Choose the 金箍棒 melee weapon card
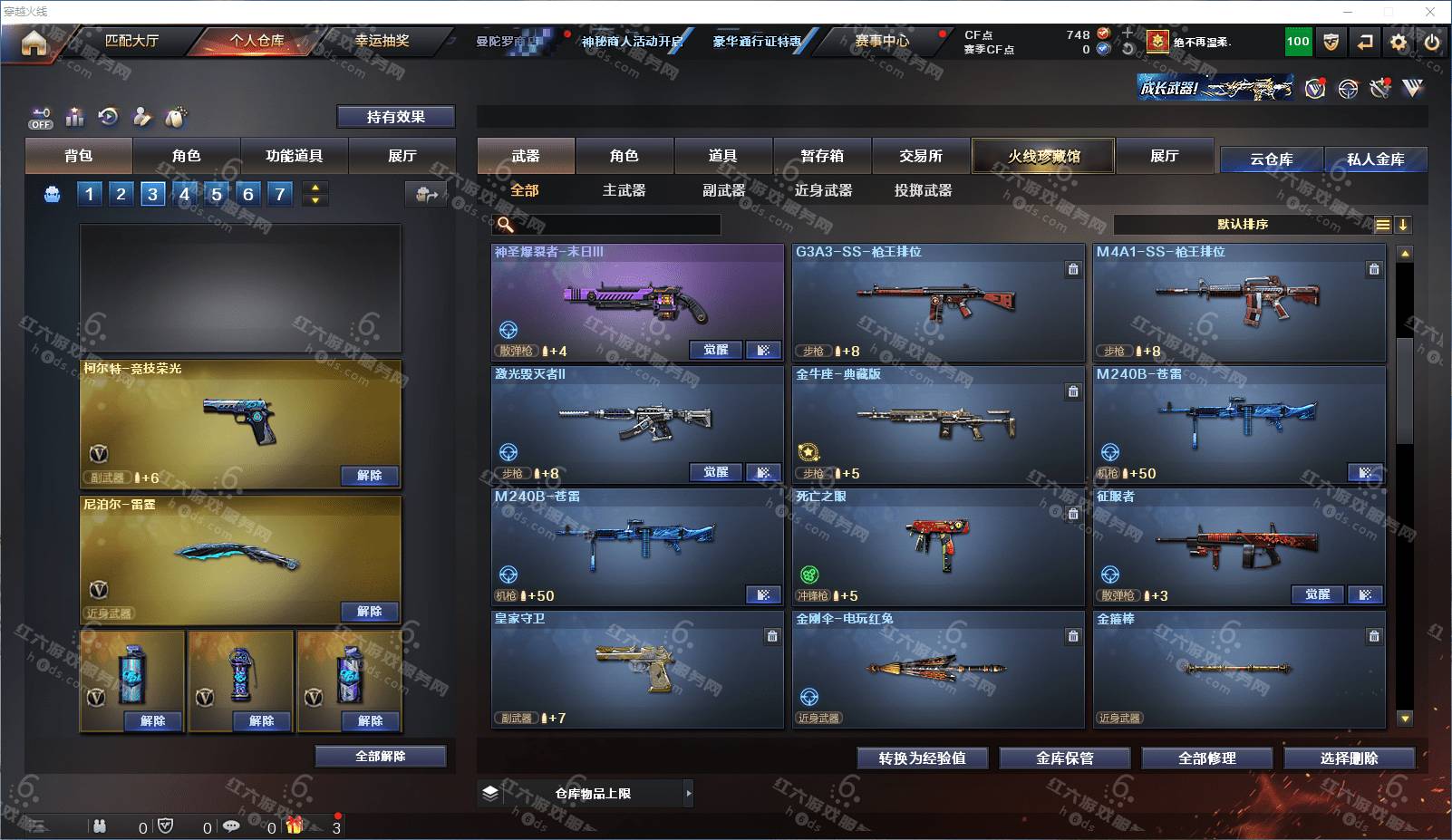This screenshot has width=1452, height=840. [x=1239, y=669]
